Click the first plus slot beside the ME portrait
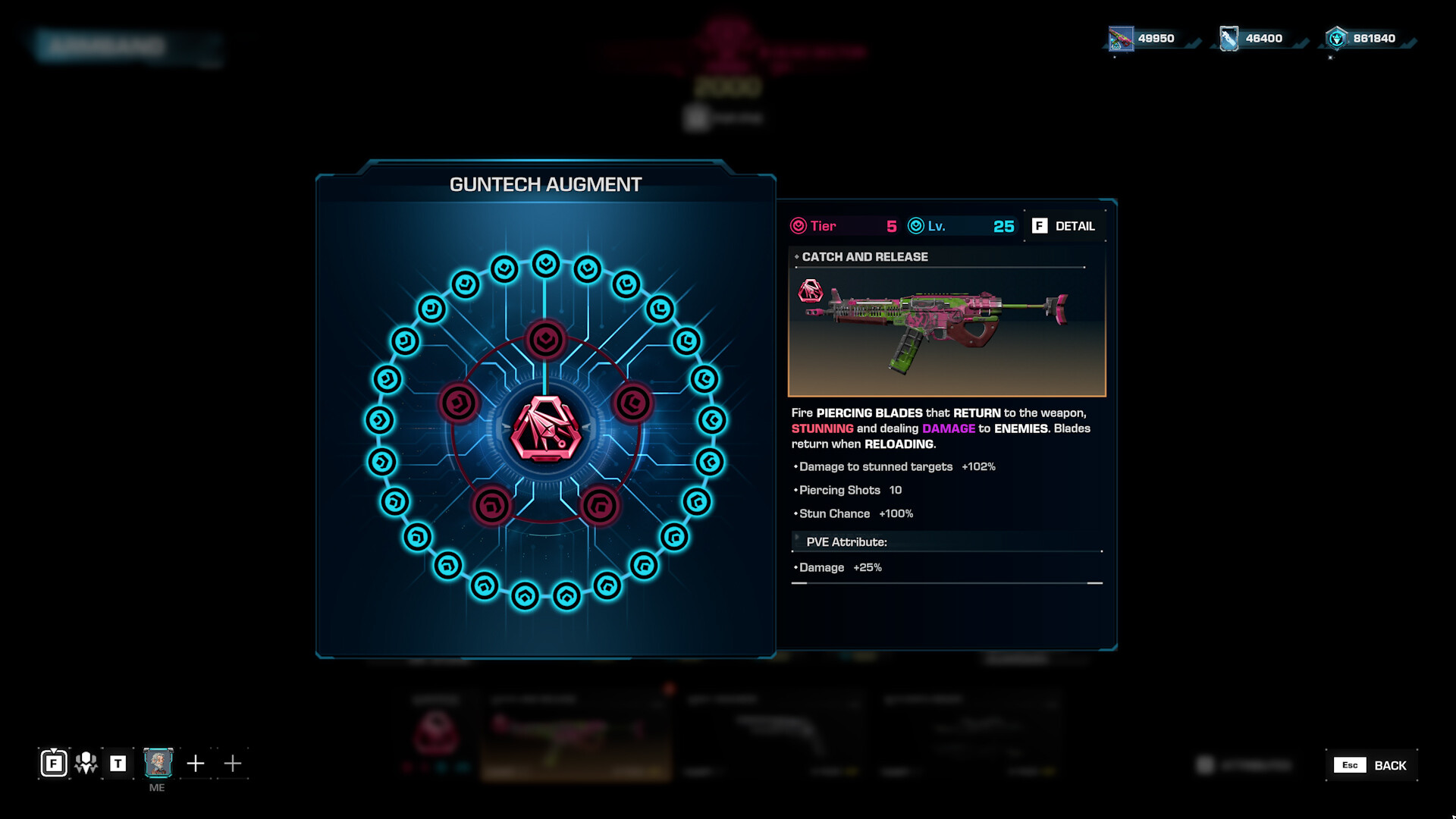Screen dimensions: 1456x819 pyautogui.click(x=196, y=764)
